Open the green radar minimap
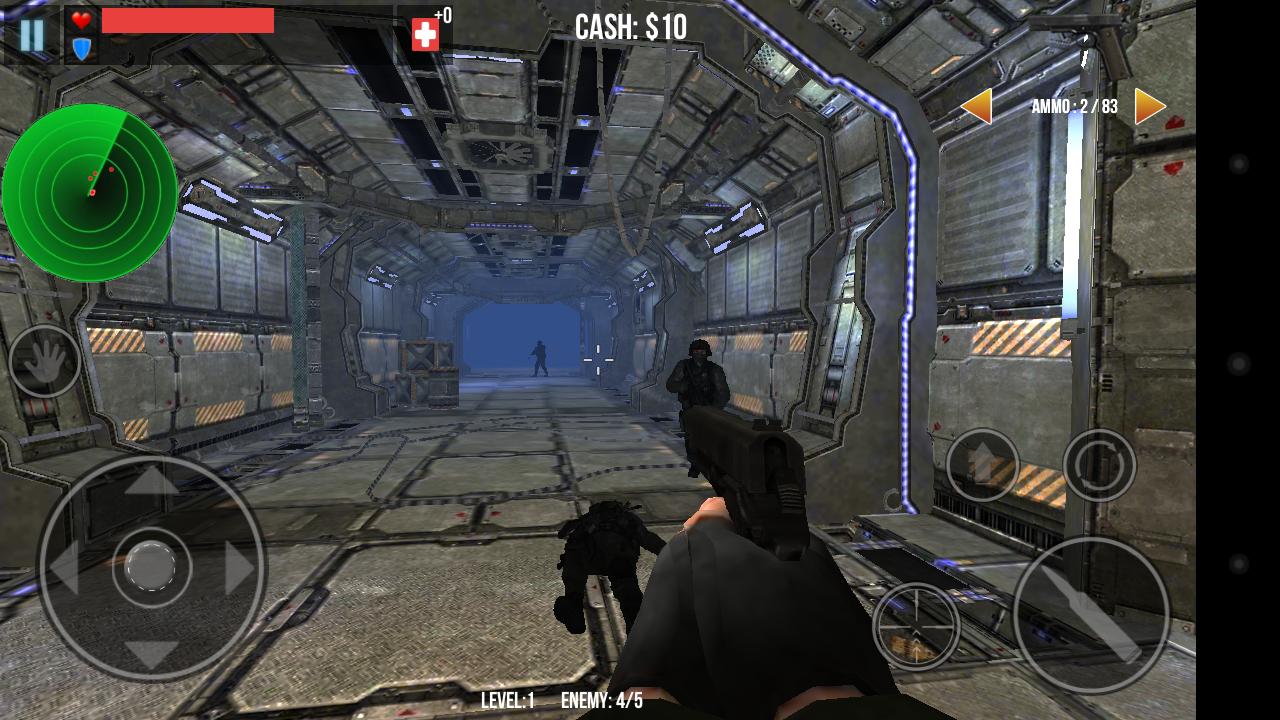1280x720 pixels. point(95,190)
